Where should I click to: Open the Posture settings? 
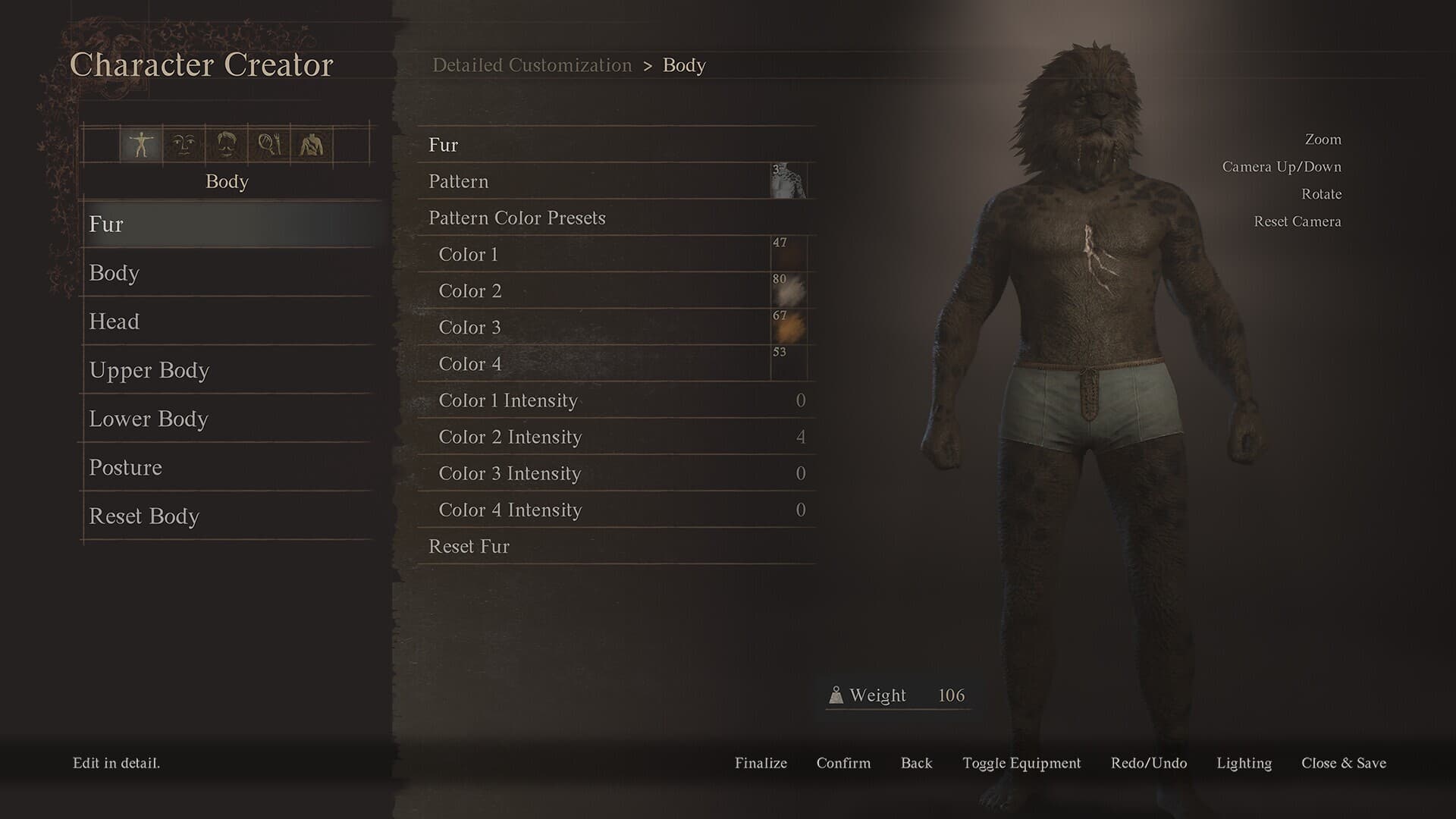click(227, 468)
